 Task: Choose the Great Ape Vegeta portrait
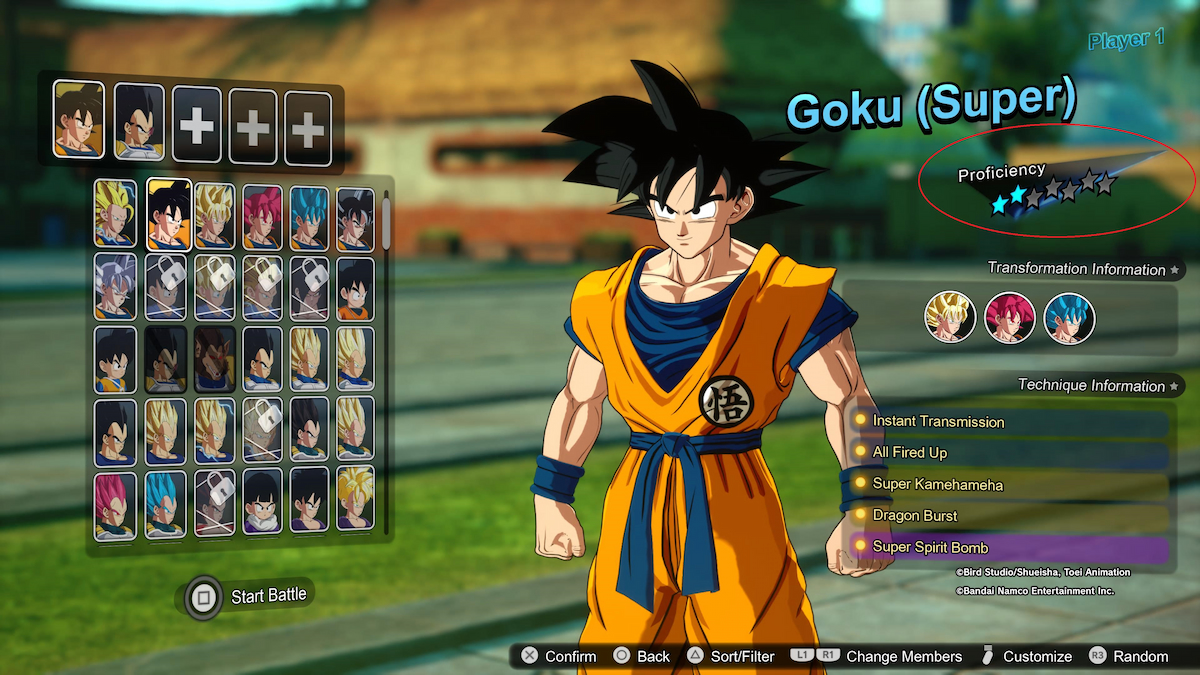pos(213,359)
